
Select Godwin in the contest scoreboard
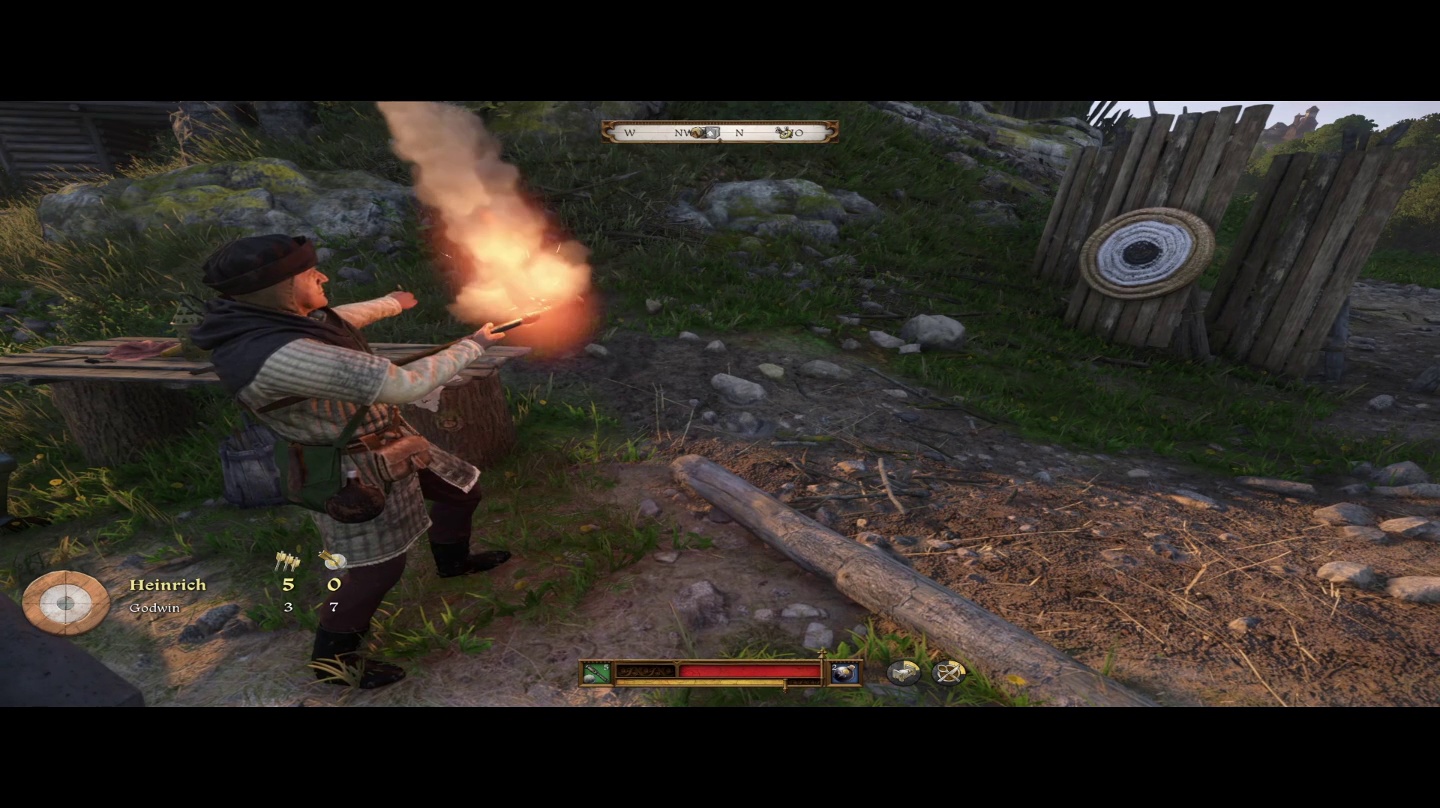154,608
